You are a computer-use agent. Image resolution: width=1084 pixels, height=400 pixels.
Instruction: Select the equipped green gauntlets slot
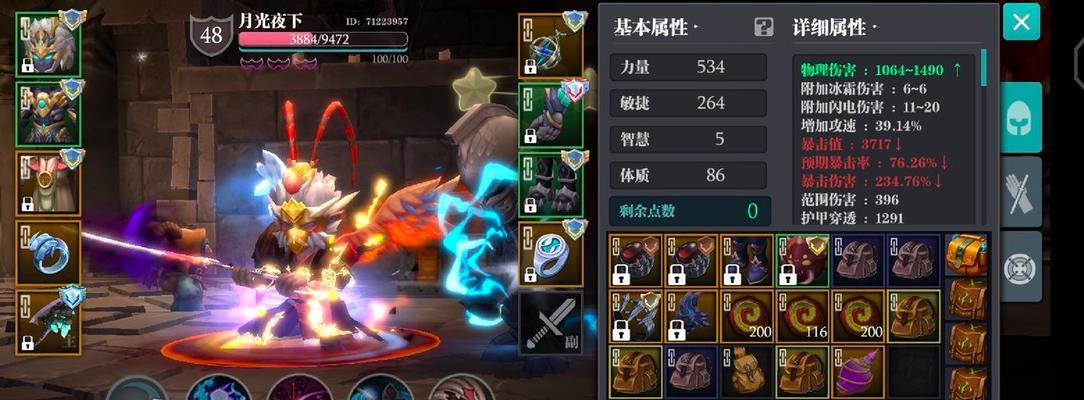552,115
